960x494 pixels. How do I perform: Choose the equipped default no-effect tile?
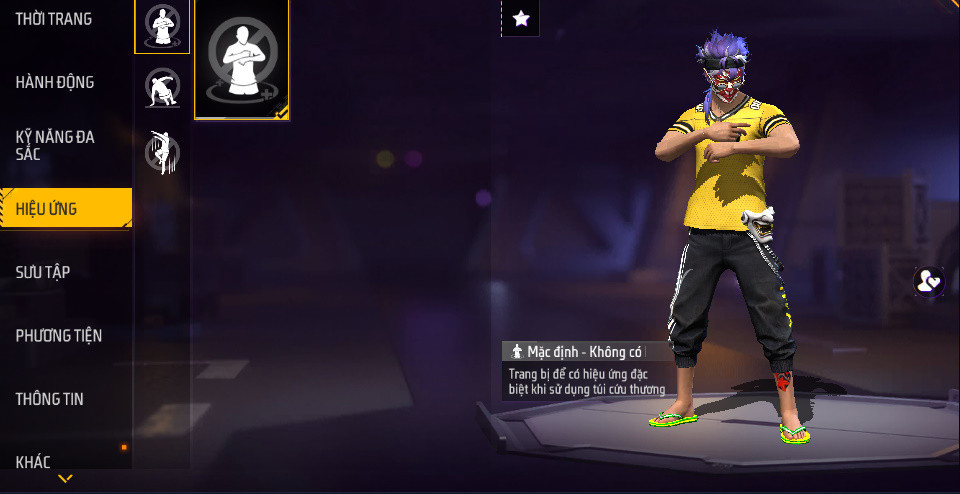(242, 58)
